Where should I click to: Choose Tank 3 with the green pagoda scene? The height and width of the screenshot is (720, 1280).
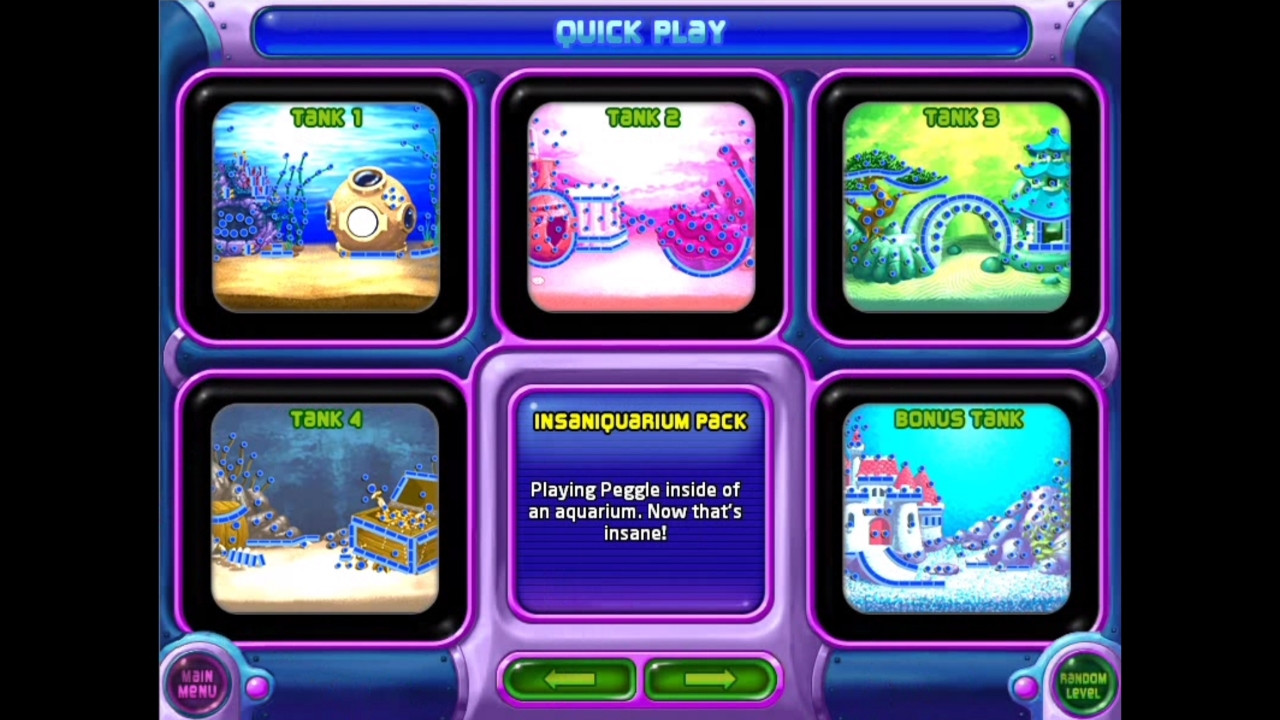[960, 205]
